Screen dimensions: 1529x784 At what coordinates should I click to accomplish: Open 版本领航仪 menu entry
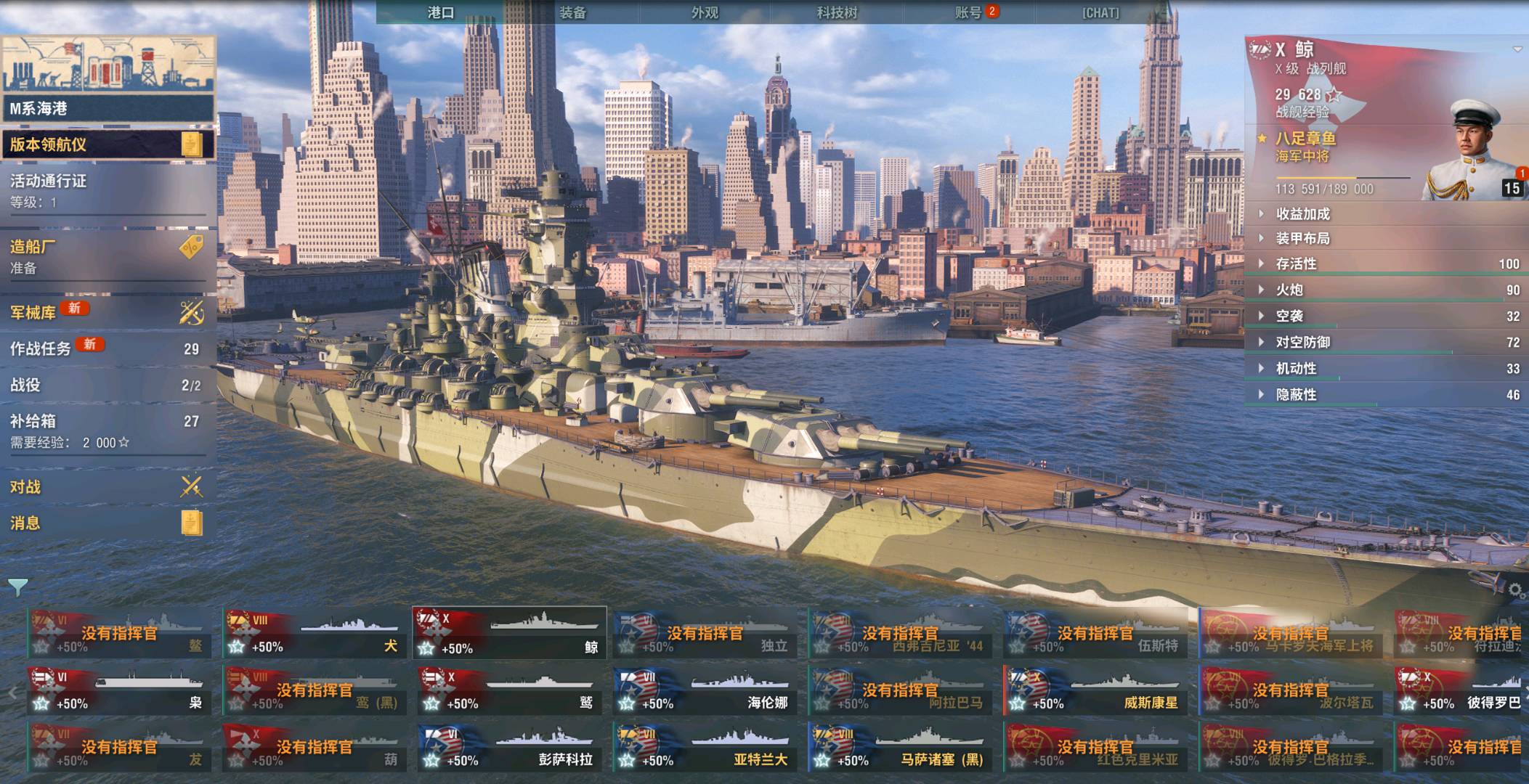(108, 144)
